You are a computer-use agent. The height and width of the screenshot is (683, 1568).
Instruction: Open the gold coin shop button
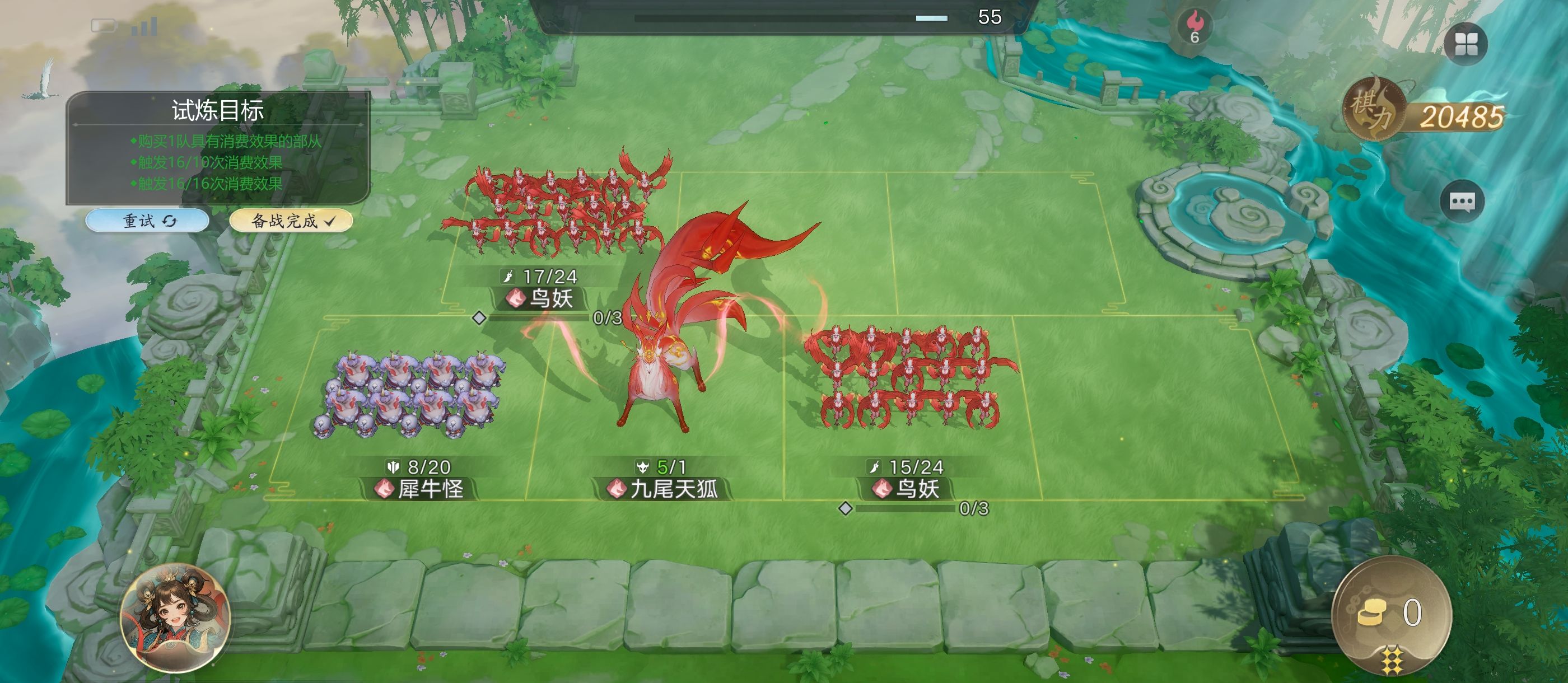1390,615
